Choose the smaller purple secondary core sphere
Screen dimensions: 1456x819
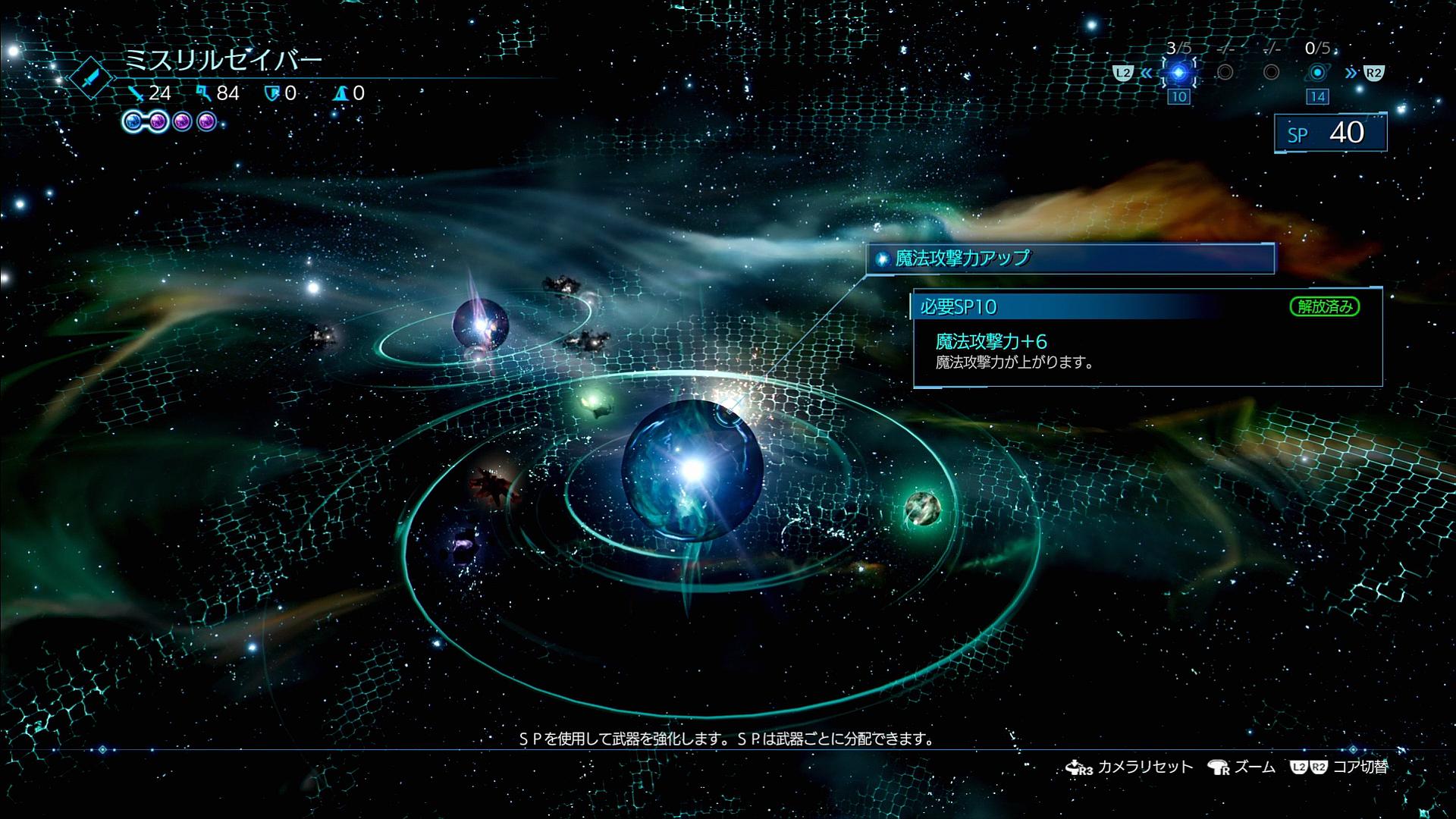[x=480, y=326]
